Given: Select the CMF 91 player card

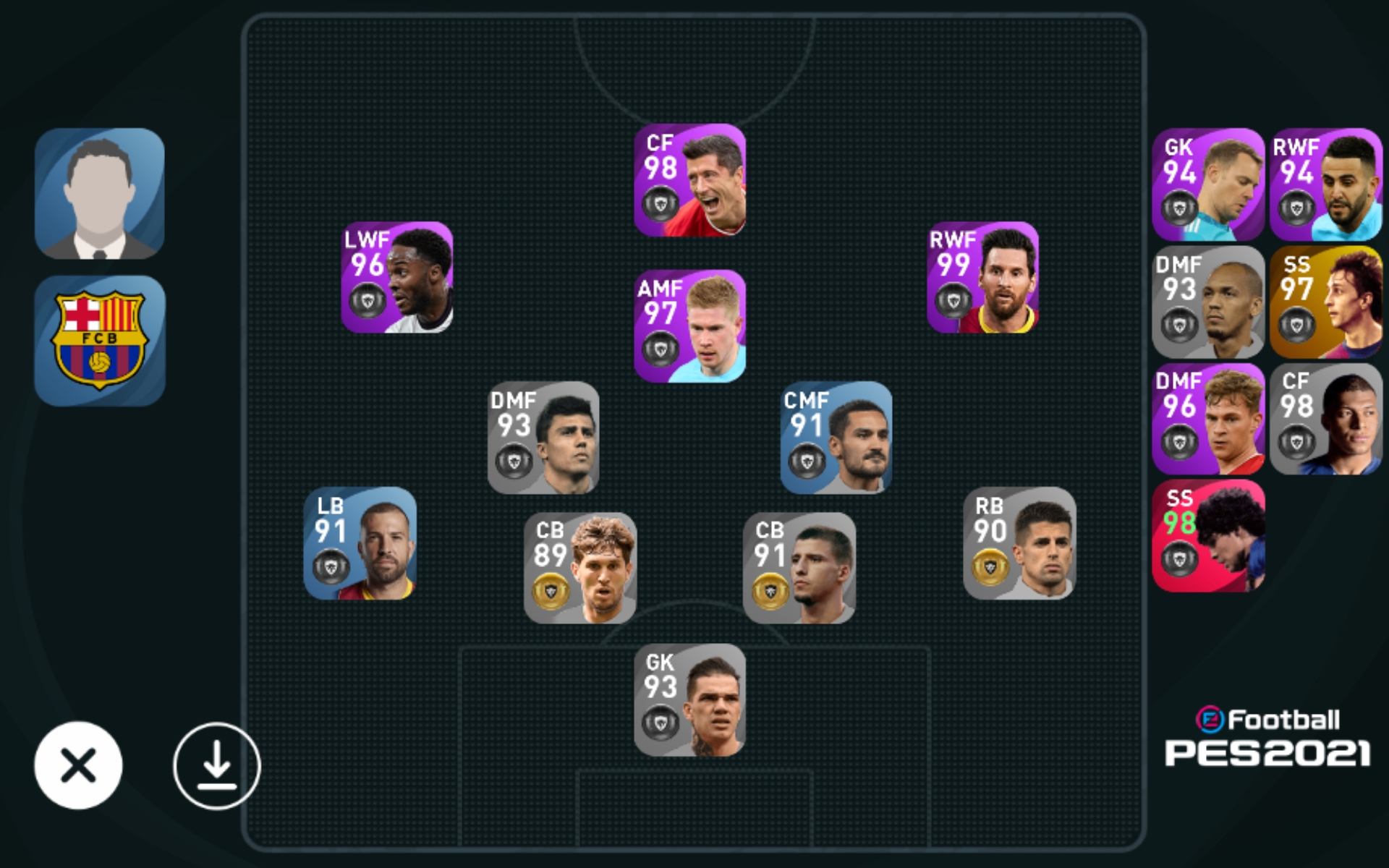Looking at the screenshot, I should click(x=836, y=438).
